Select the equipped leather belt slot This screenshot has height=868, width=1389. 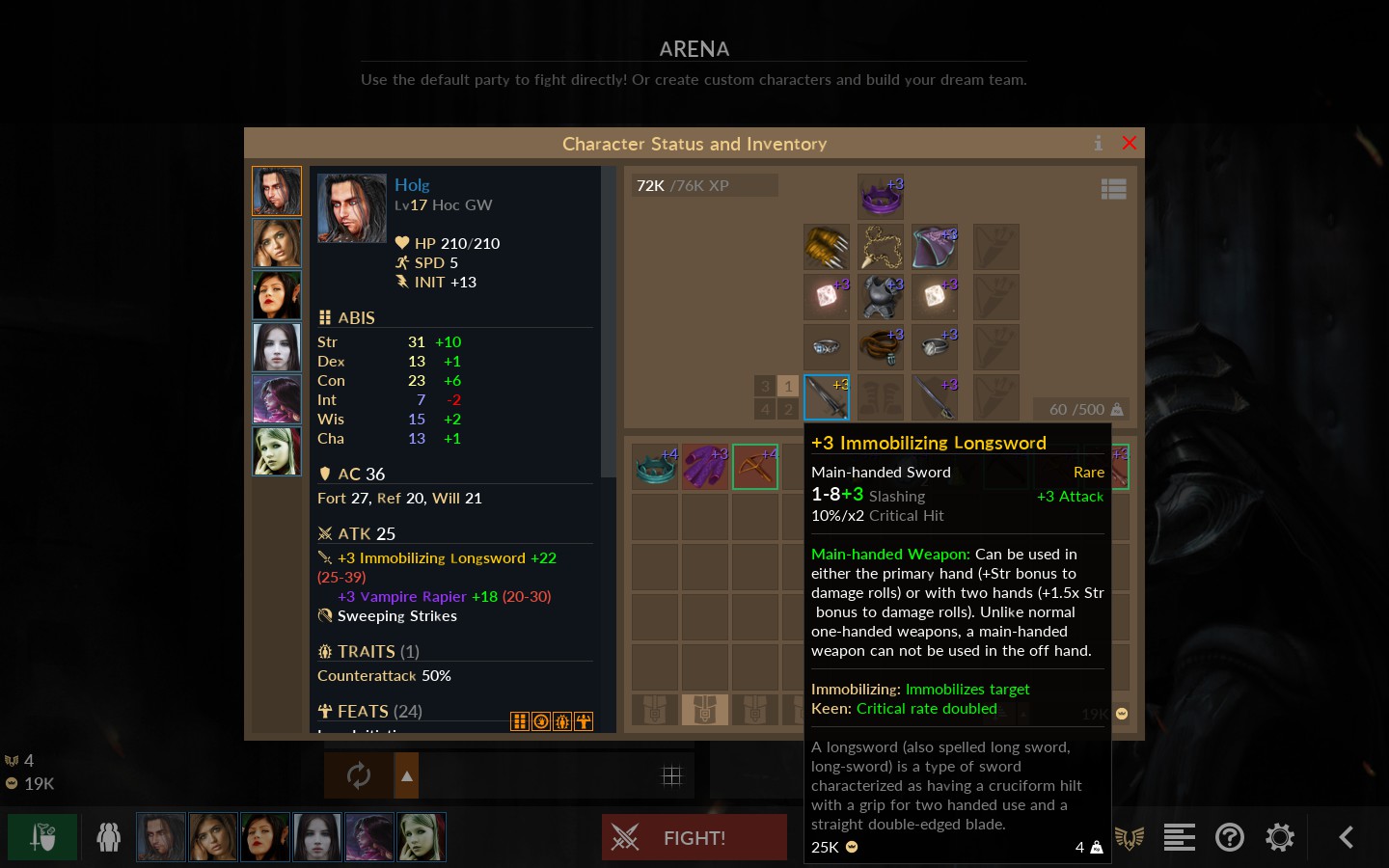[881, 347]
